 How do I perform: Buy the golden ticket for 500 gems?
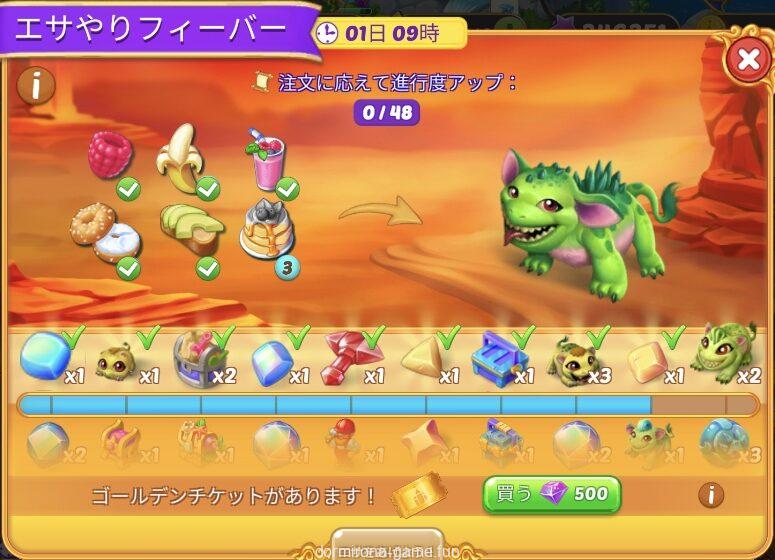[x=551, y=494]
